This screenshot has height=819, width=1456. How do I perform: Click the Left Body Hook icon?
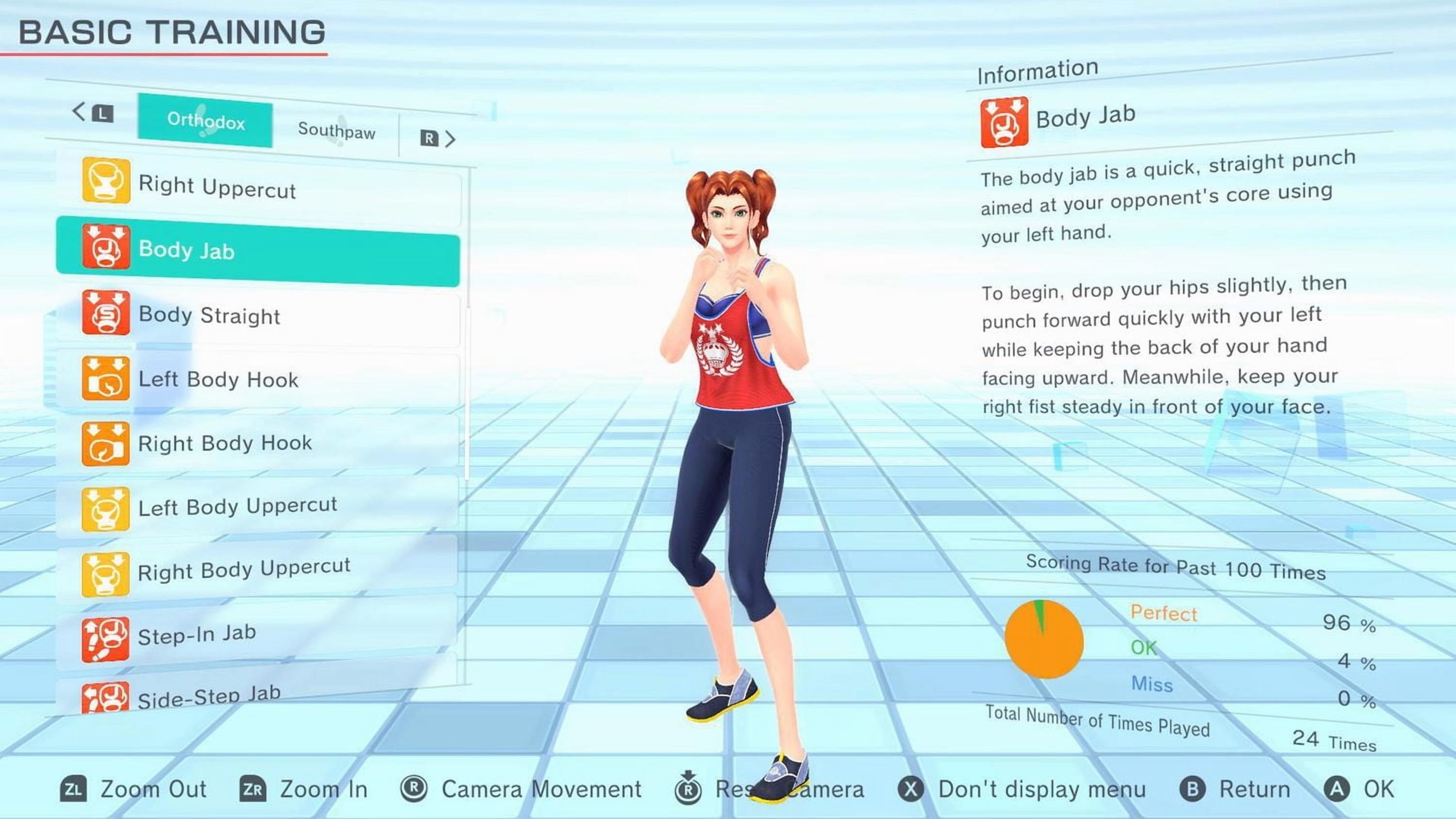tap(107, 377)
